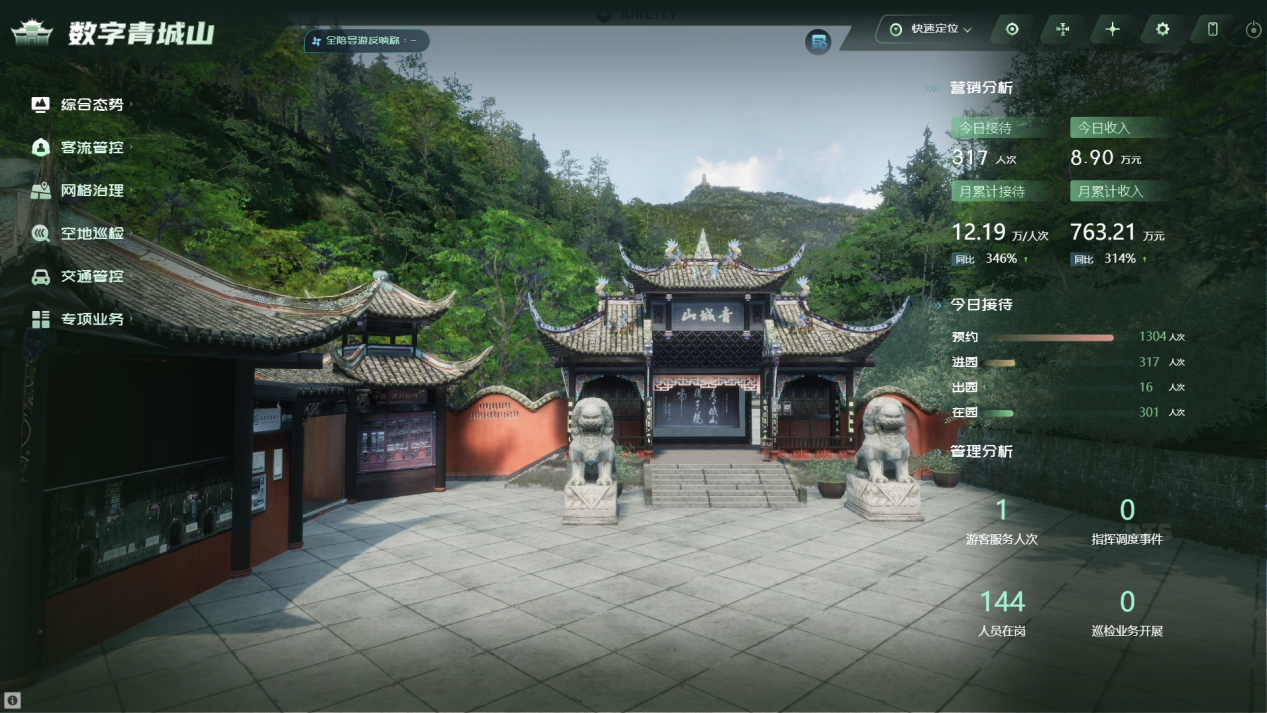Click the round blue calendar clock icon
1267x713 pixels.
(x=818, y=42)
